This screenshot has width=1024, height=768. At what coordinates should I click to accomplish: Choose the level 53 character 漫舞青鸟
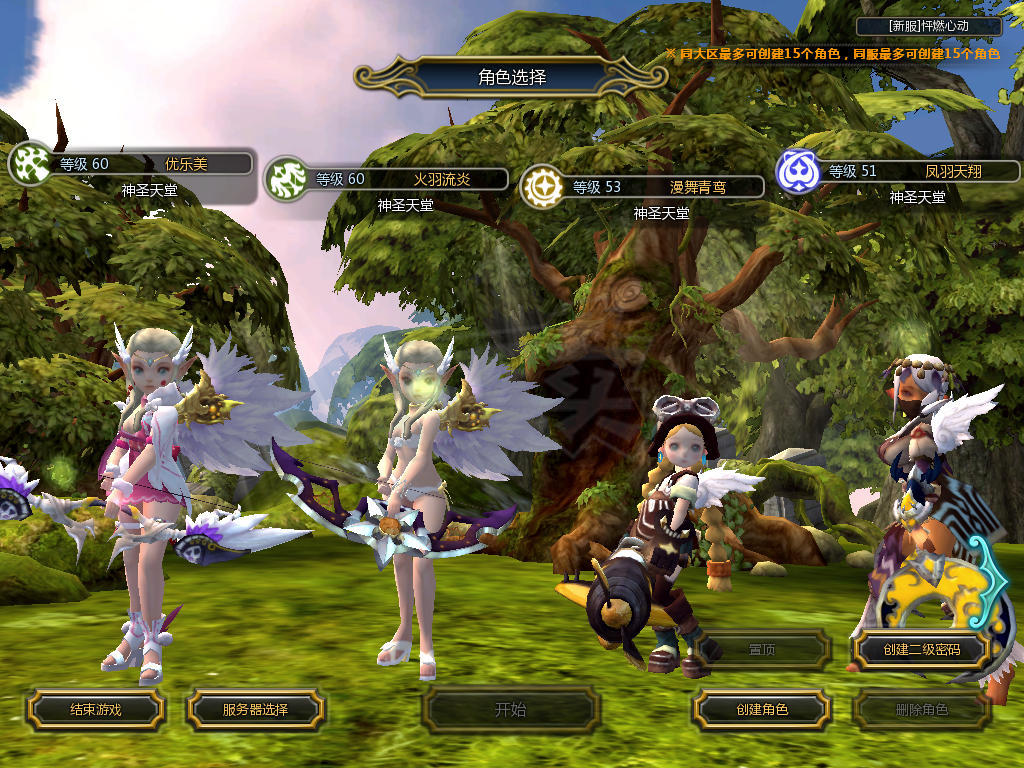click(653, 186)
